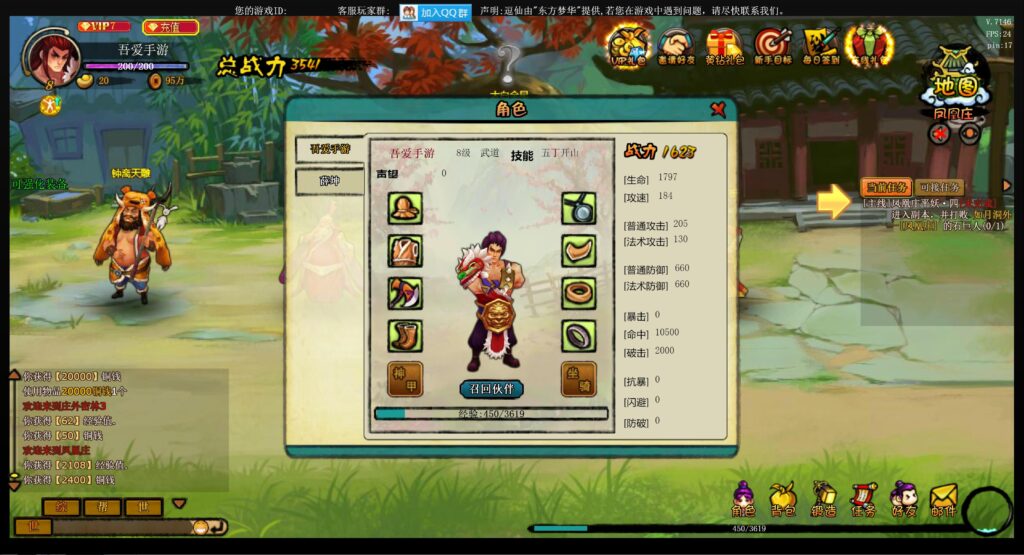Click the 加入QQ群 join group button
Image resolution: width=1024 pixels, height=555 pixels.
tap(436, 12)
